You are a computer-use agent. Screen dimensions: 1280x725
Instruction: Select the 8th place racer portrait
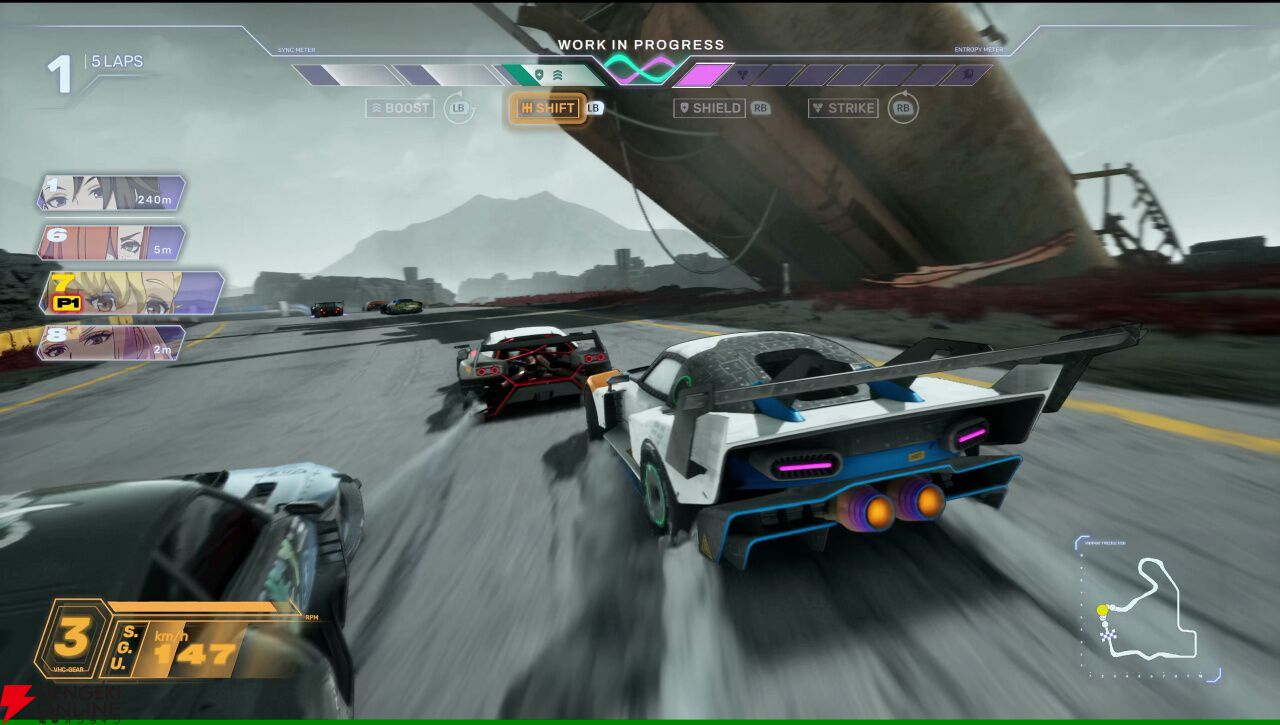[111, 342]
